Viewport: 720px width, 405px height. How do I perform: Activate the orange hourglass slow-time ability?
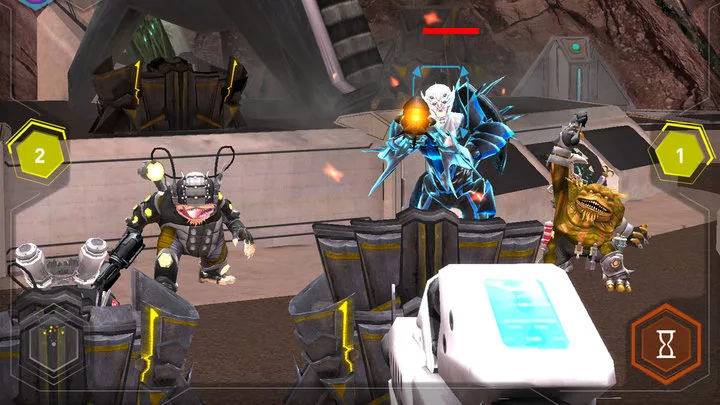664,344
